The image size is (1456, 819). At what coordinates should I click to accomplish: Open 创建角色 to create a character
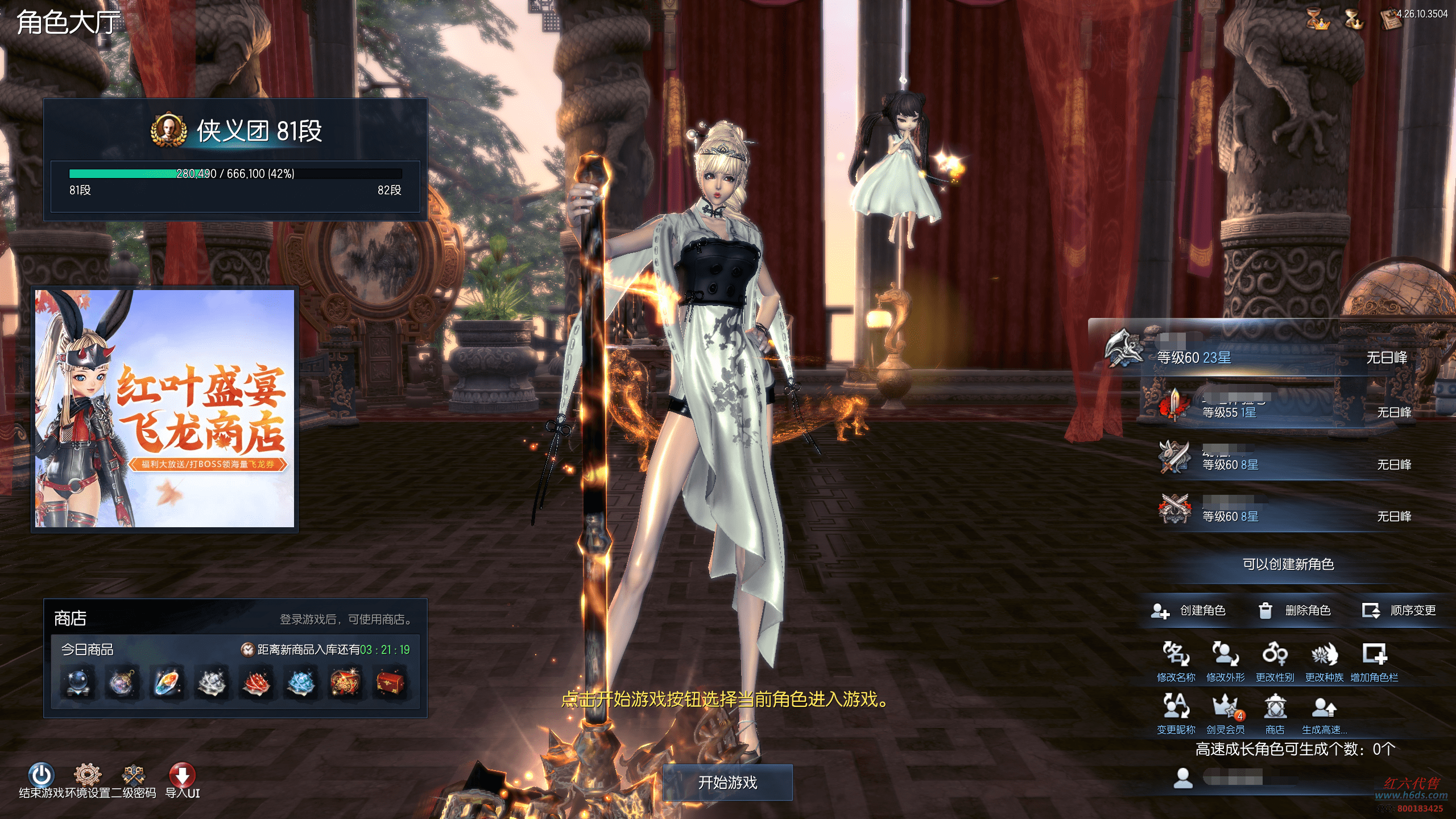click(1189, 610)
